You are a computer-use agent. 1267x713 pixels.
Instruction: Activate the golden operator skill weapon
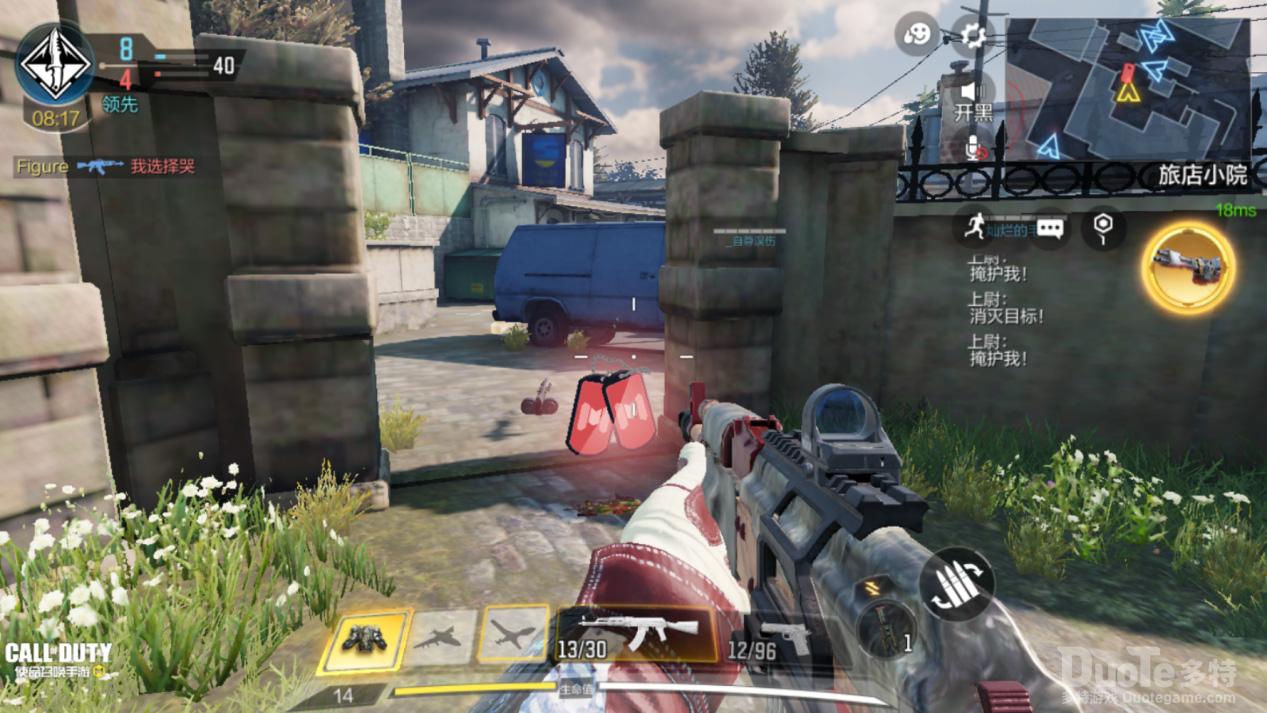click(1189, 267)
